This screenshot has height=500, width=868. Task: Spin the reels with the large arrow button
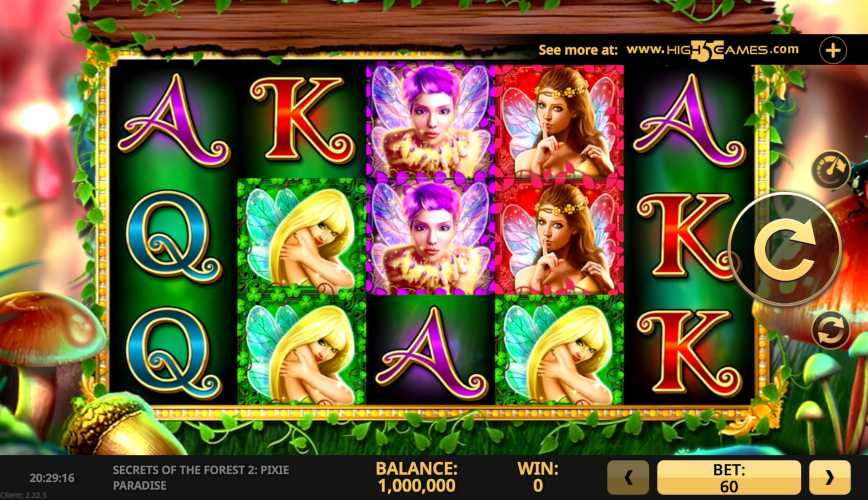point(785,249)
